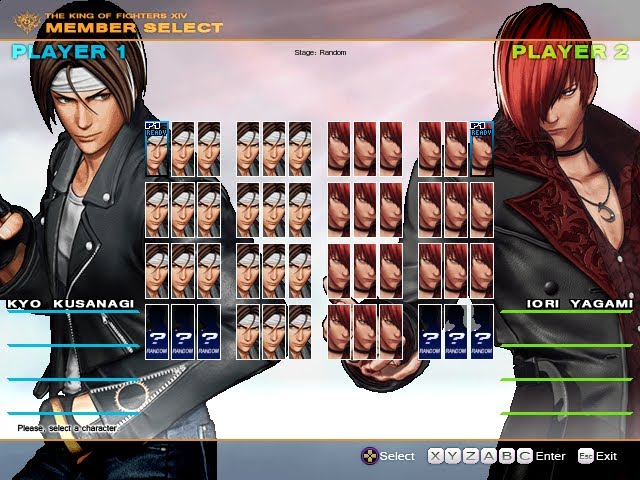Select the Kyo portrait marked P1 Ready
This screenshot has height=480, width=640.
(x=157, y=148)
